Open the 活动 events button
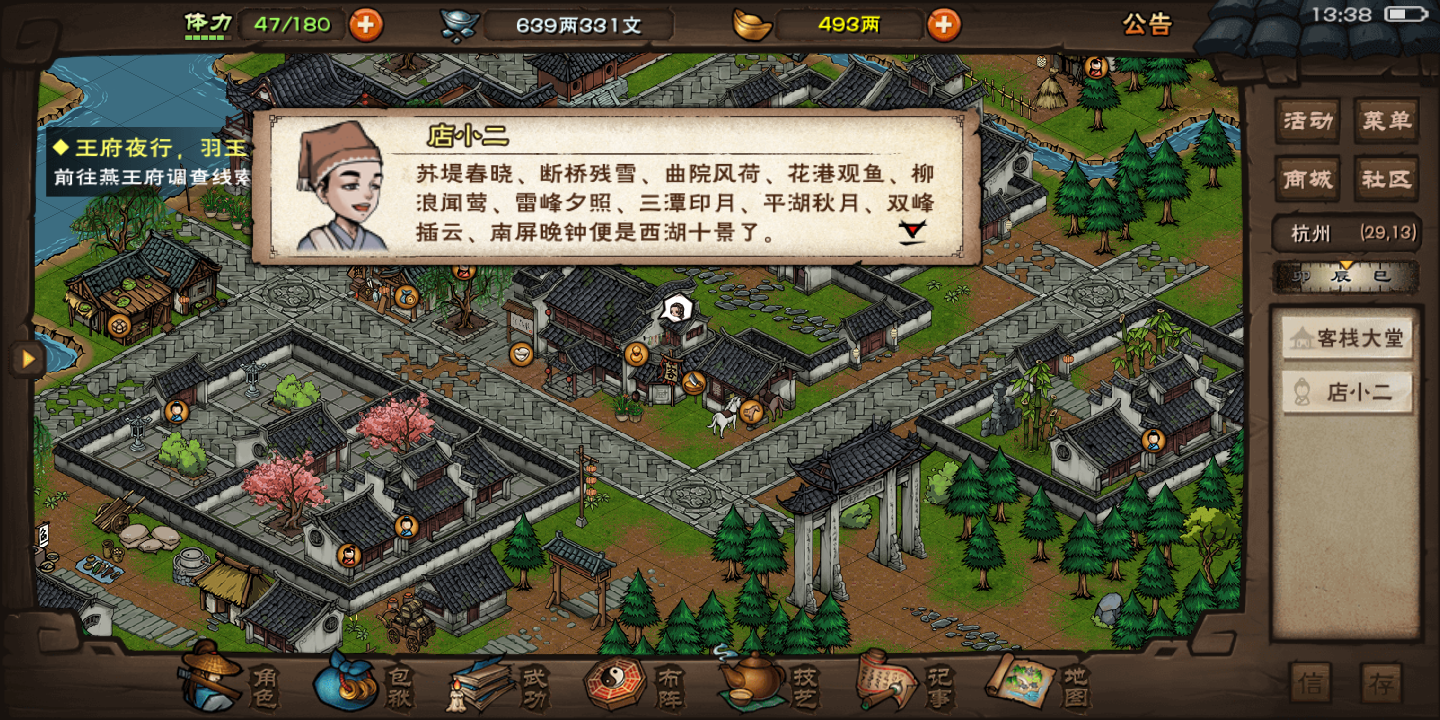Viewport: 1440px width, 720px height. (x=1308, y=120)
